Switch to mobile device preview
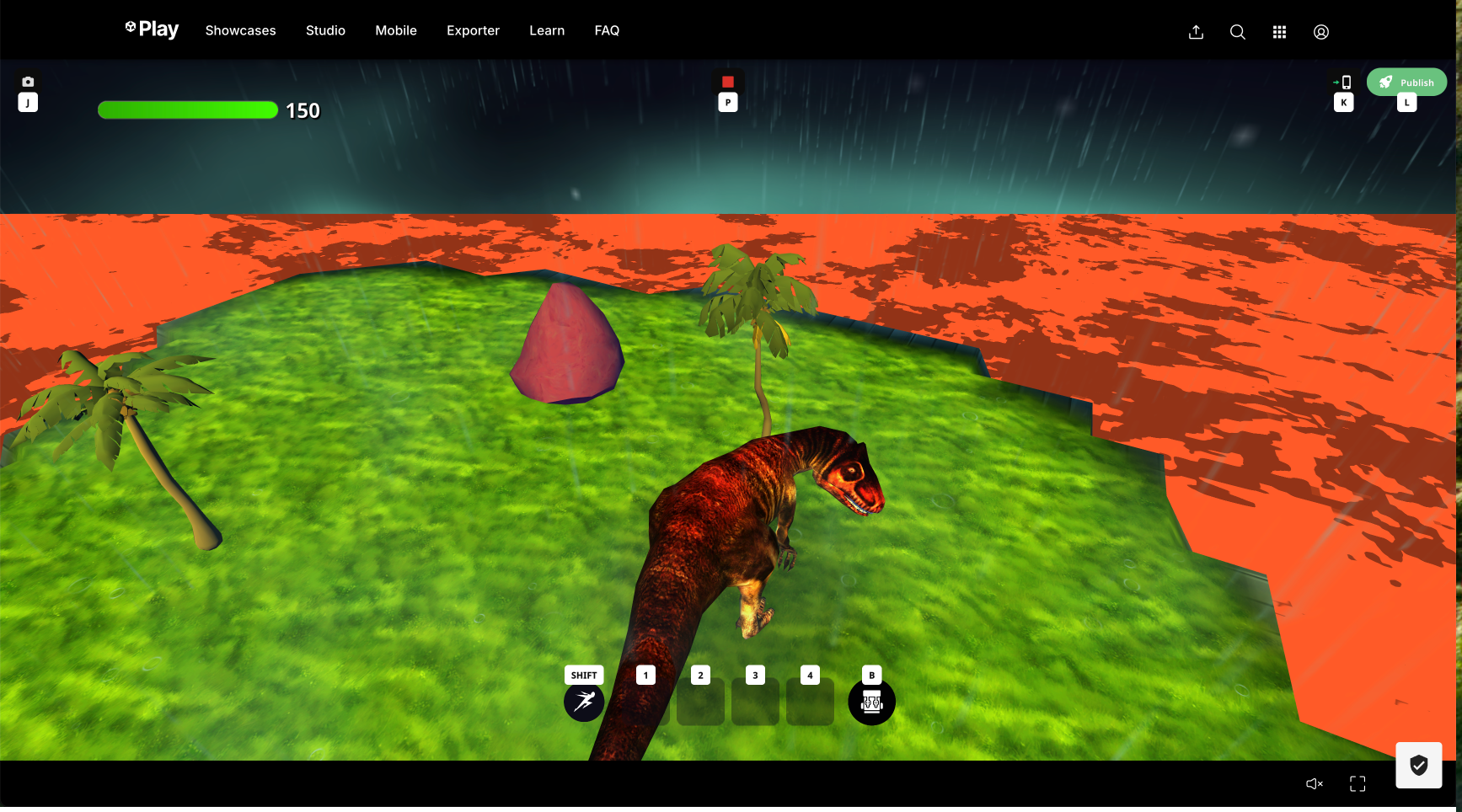1462x812 pixels. point(1343,82)
